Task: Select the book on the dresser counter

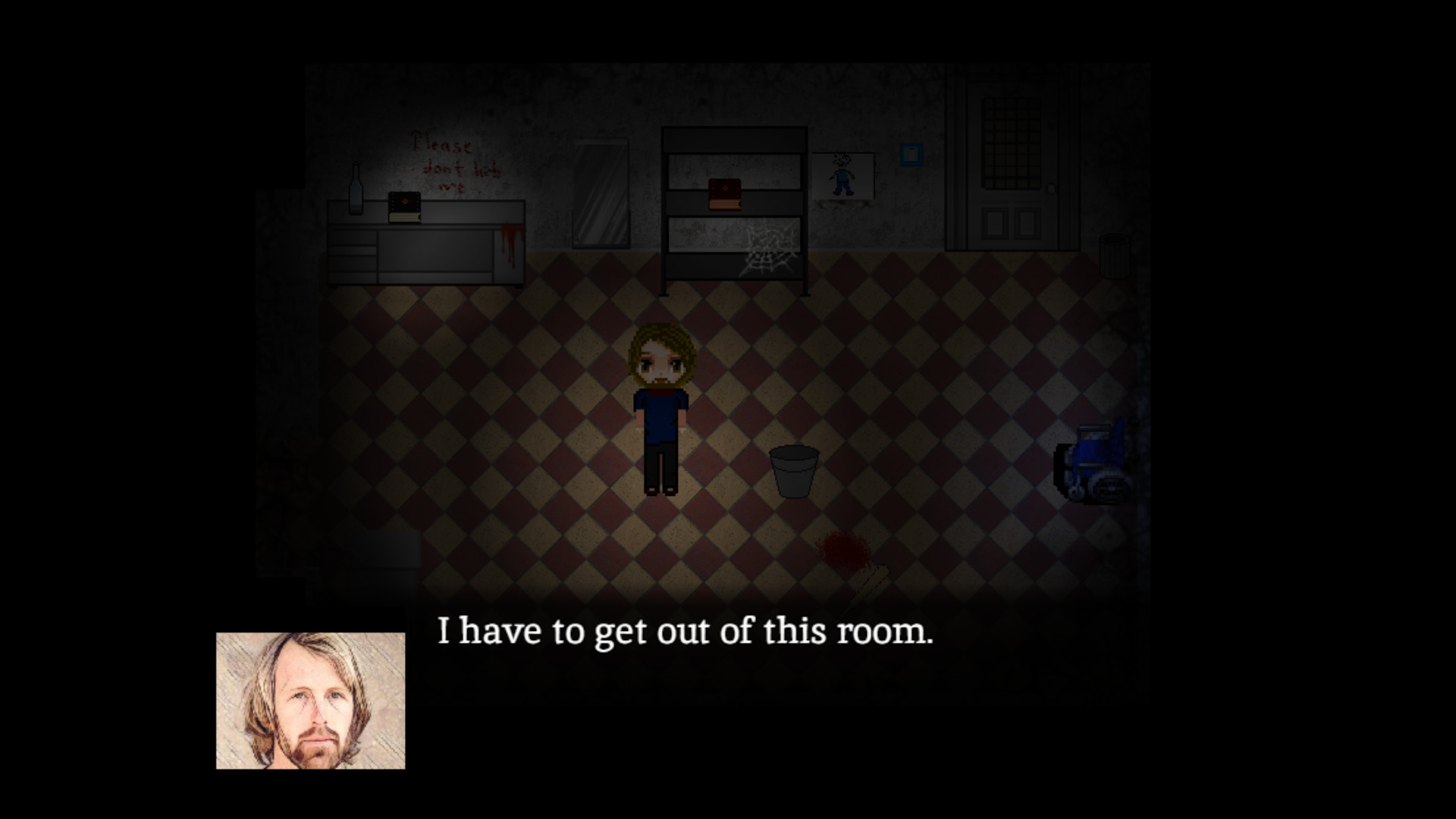Action: click(405, 208)
